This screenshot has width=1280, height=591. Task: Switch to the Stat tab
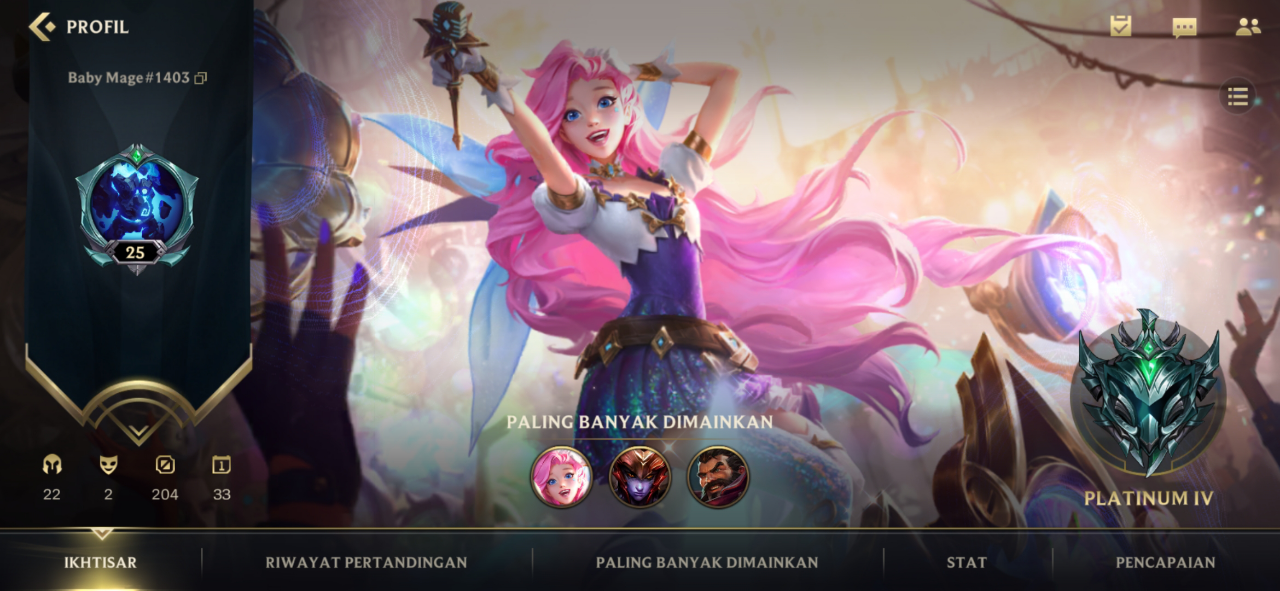click(966, 562)
